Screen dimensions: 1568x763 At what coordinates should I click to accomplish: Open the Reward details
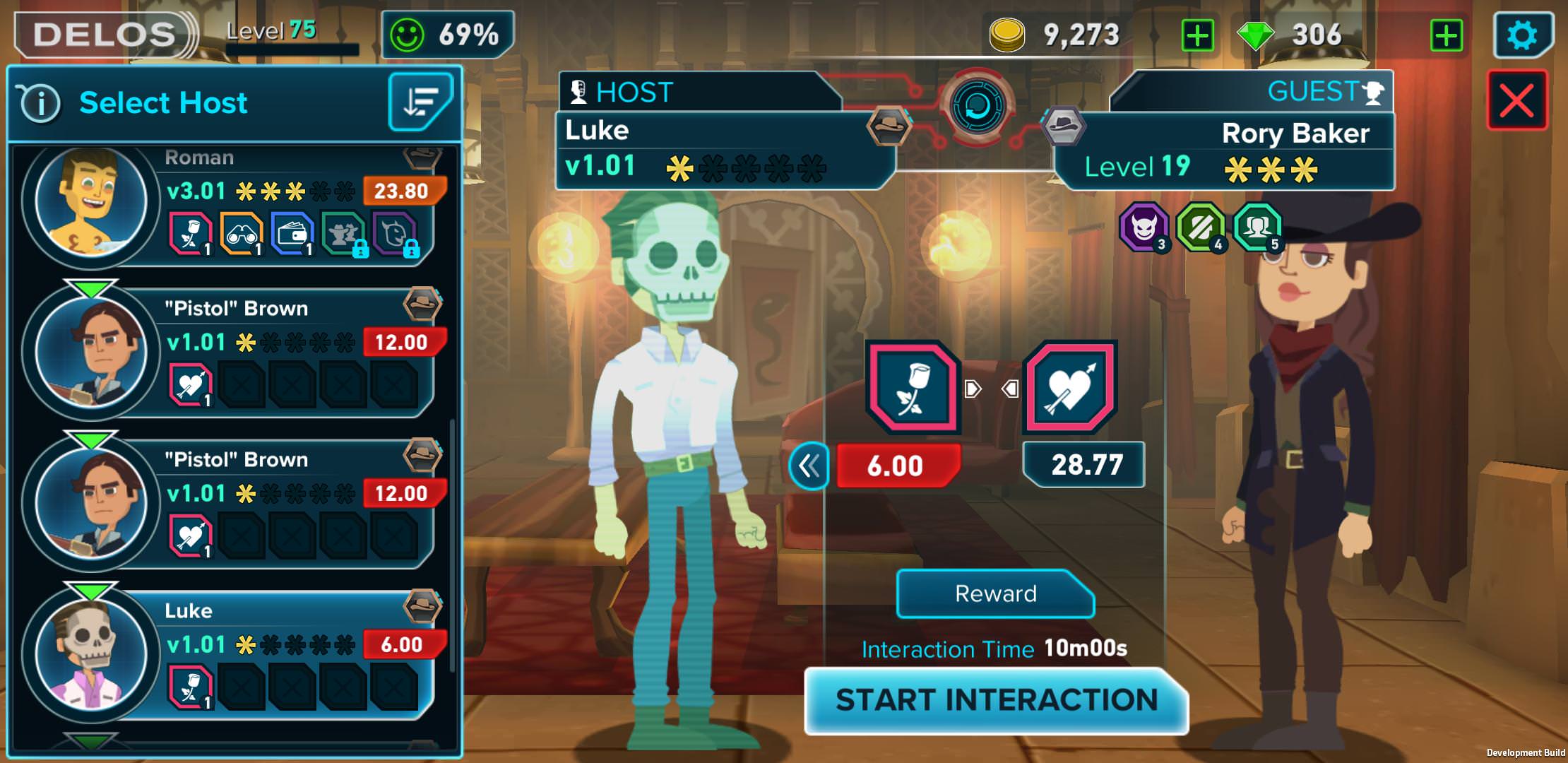[995, 593]
